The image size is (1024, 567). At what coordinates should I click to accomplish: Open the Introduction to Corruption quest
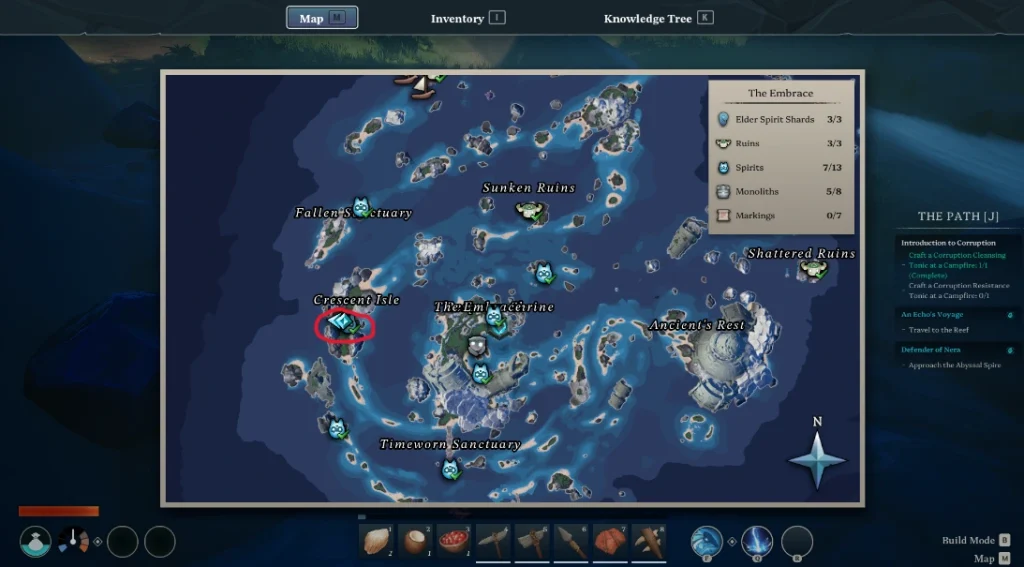(948, 243)
